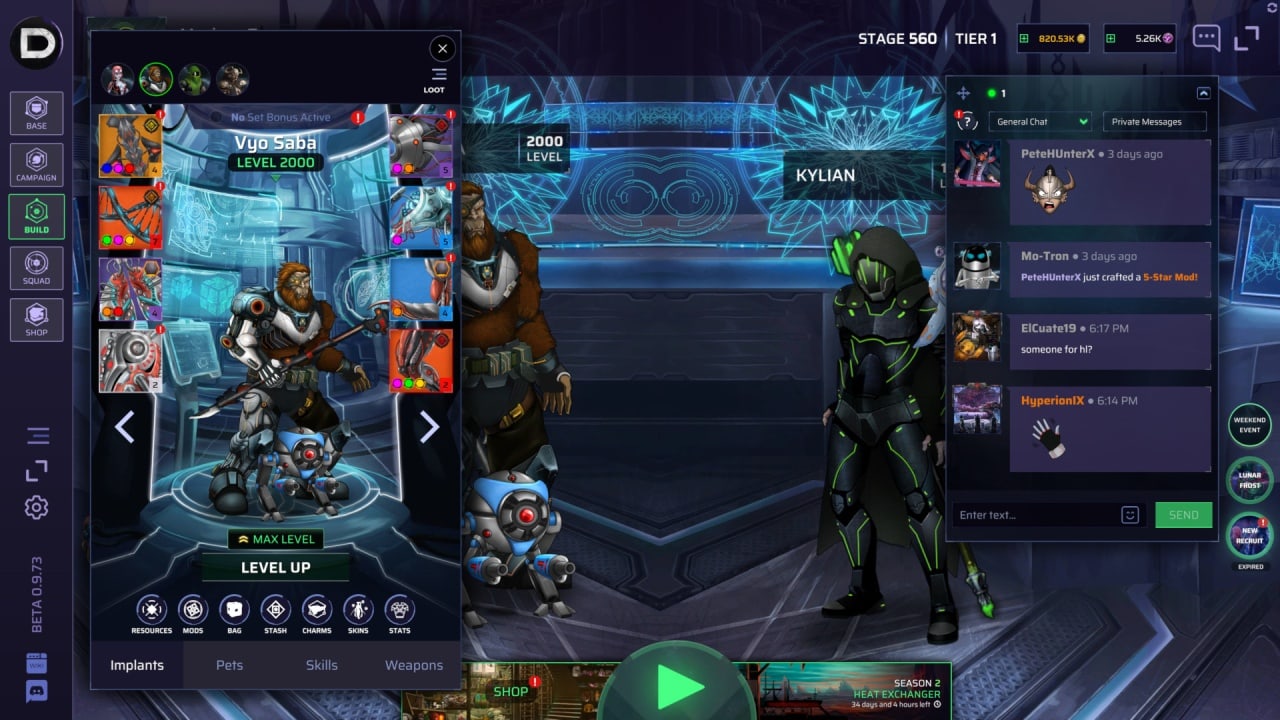Open the Charms menu
Image resolution: width=1280 pixels, height=720 pixels.
pyautogui.click(x=316, y=610)
